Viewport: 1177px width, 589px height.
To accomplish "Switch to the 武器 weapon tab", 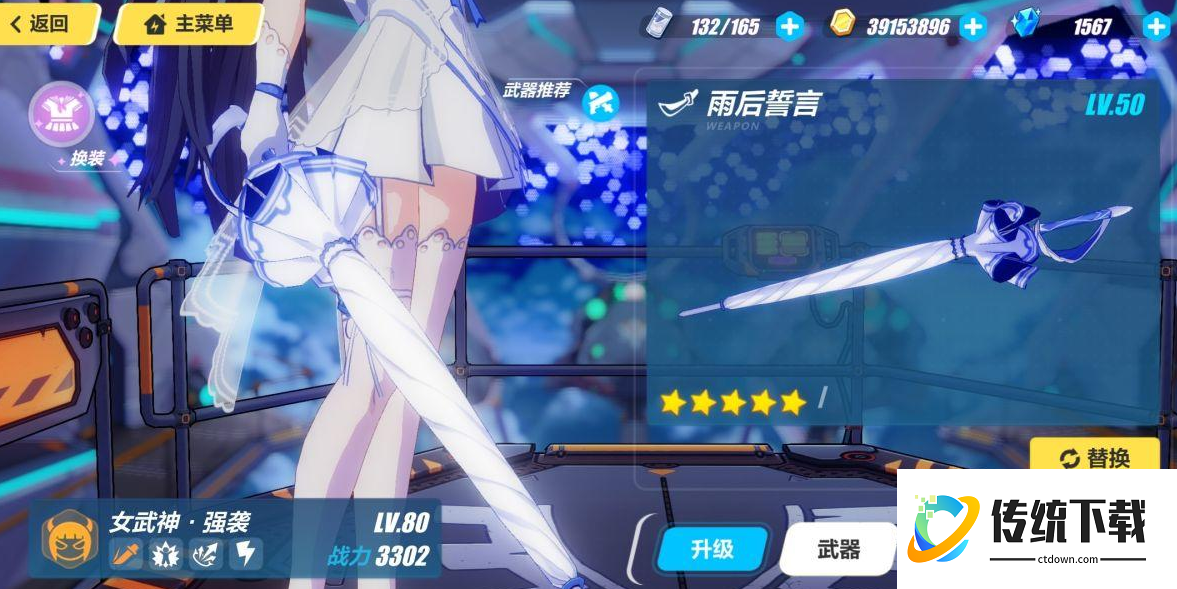I will (838, 548).
